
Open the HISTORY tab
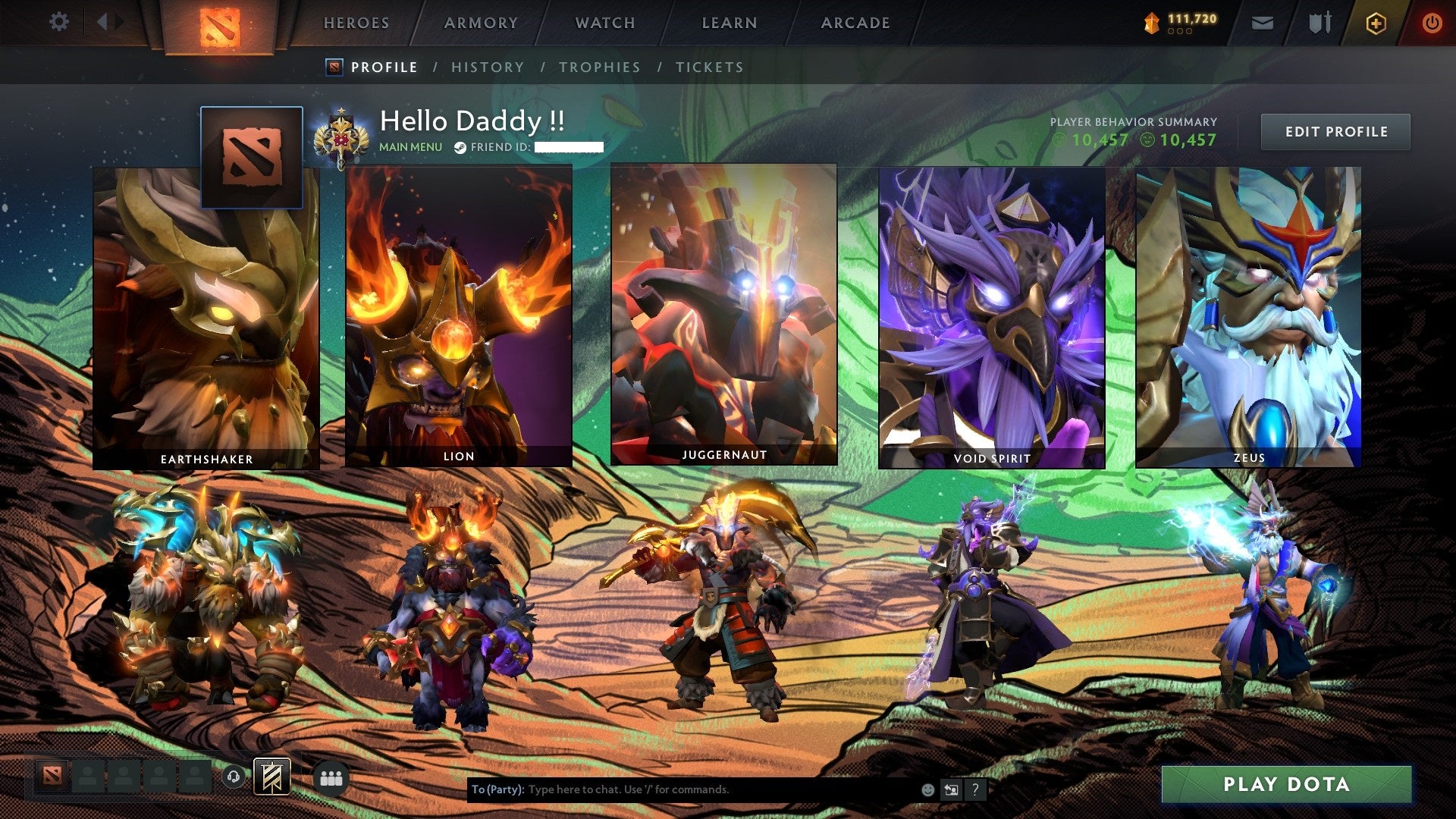tap(487, 67)
